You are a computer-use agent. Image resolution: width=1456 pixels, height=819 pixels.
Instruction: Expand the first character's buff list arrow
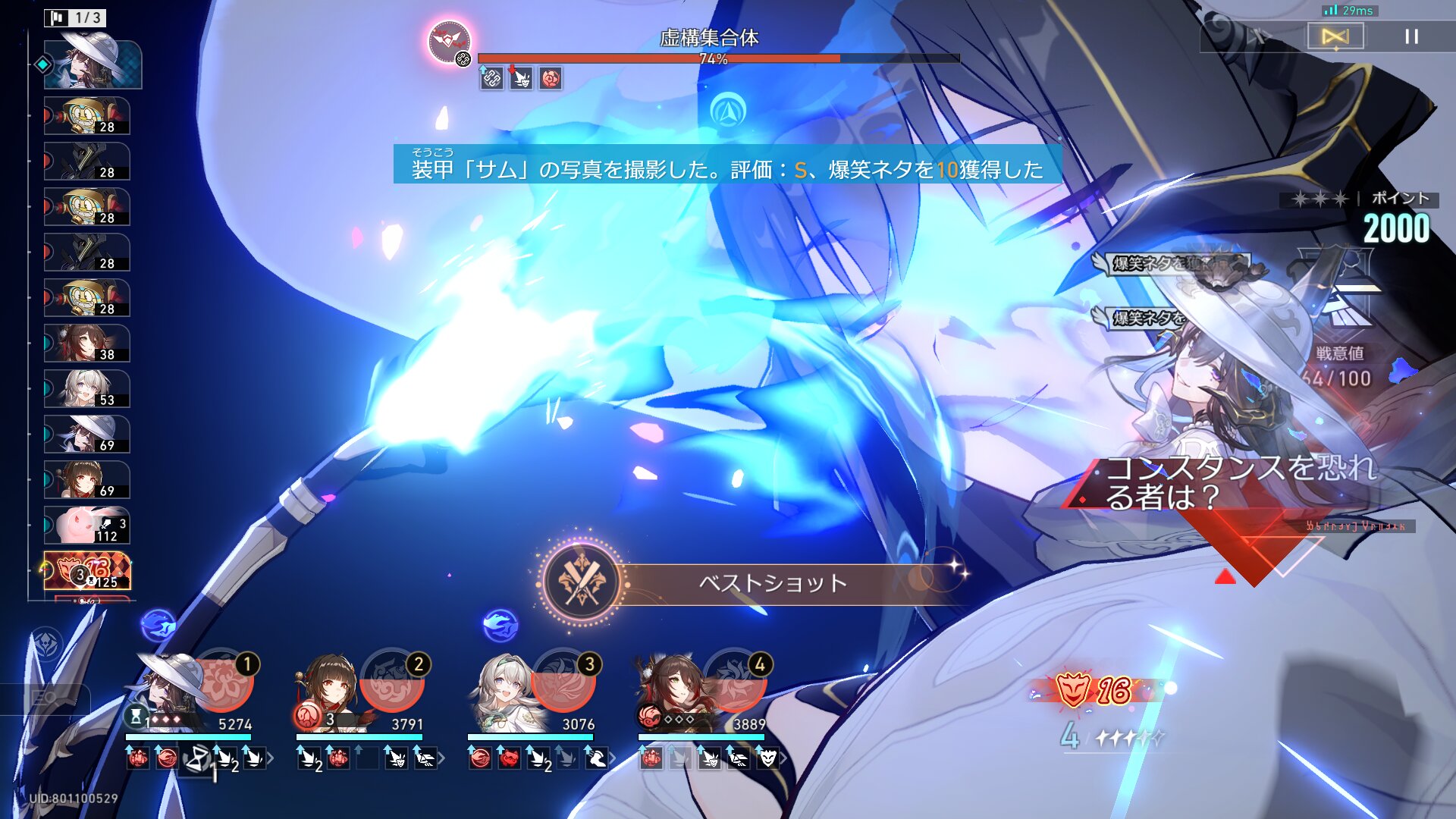point(271,758)
